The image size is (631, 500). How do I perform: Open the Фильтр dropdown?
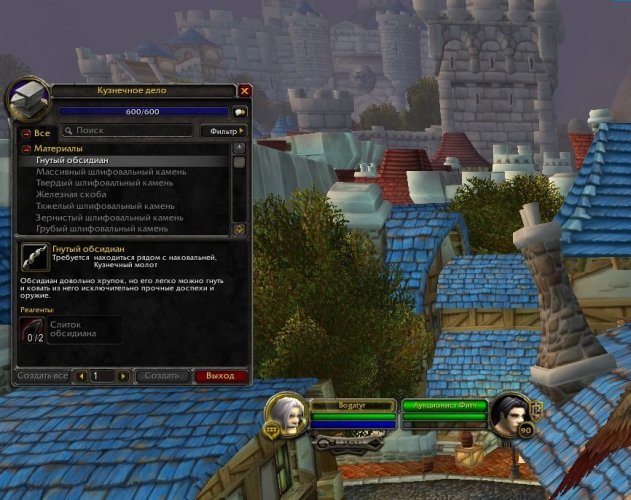(223, 131)
